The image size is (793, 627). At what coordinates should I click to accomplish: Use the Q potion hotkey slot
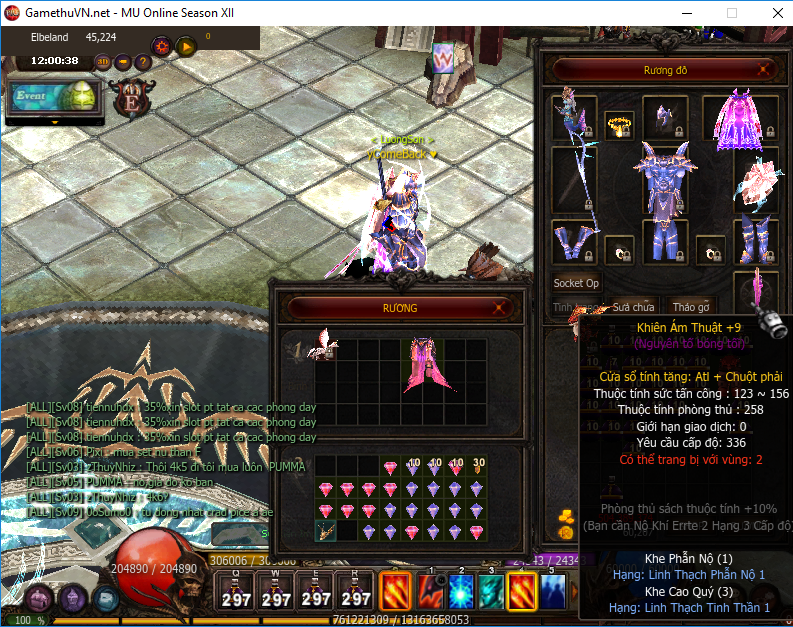point(236,592)
